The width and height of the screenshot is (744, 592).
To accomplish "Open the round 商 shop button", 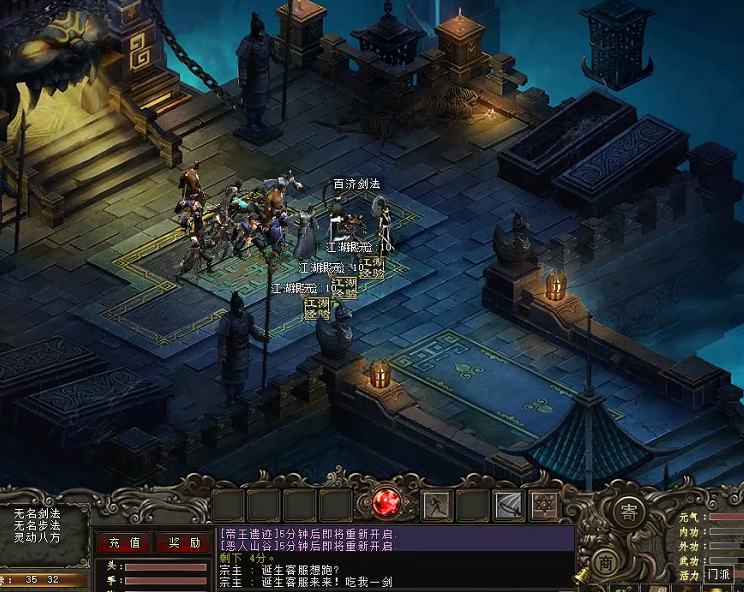I will (606, 564).
